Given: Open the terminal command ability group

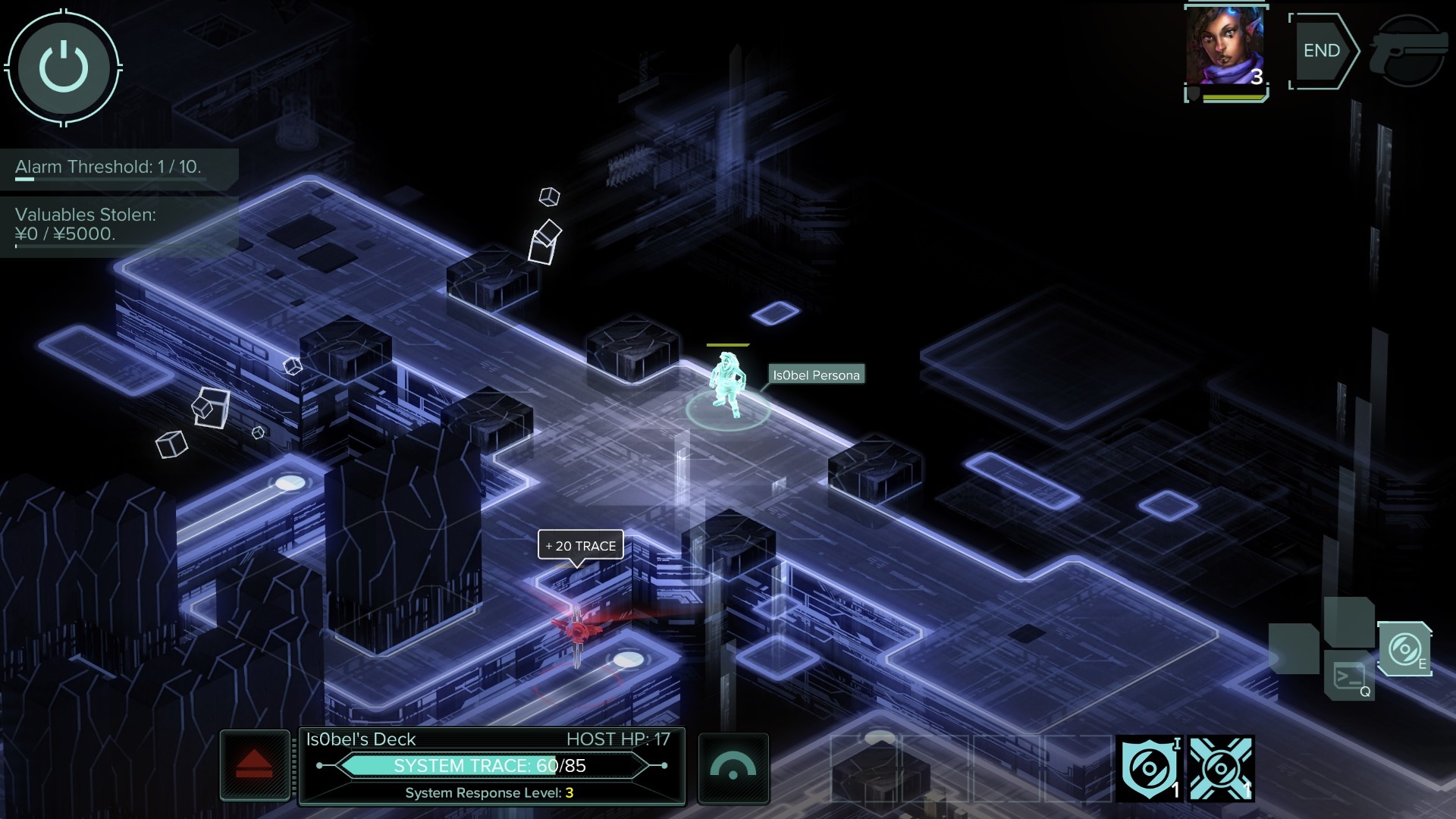Looking at the screenshot, I should (1350, 676).
